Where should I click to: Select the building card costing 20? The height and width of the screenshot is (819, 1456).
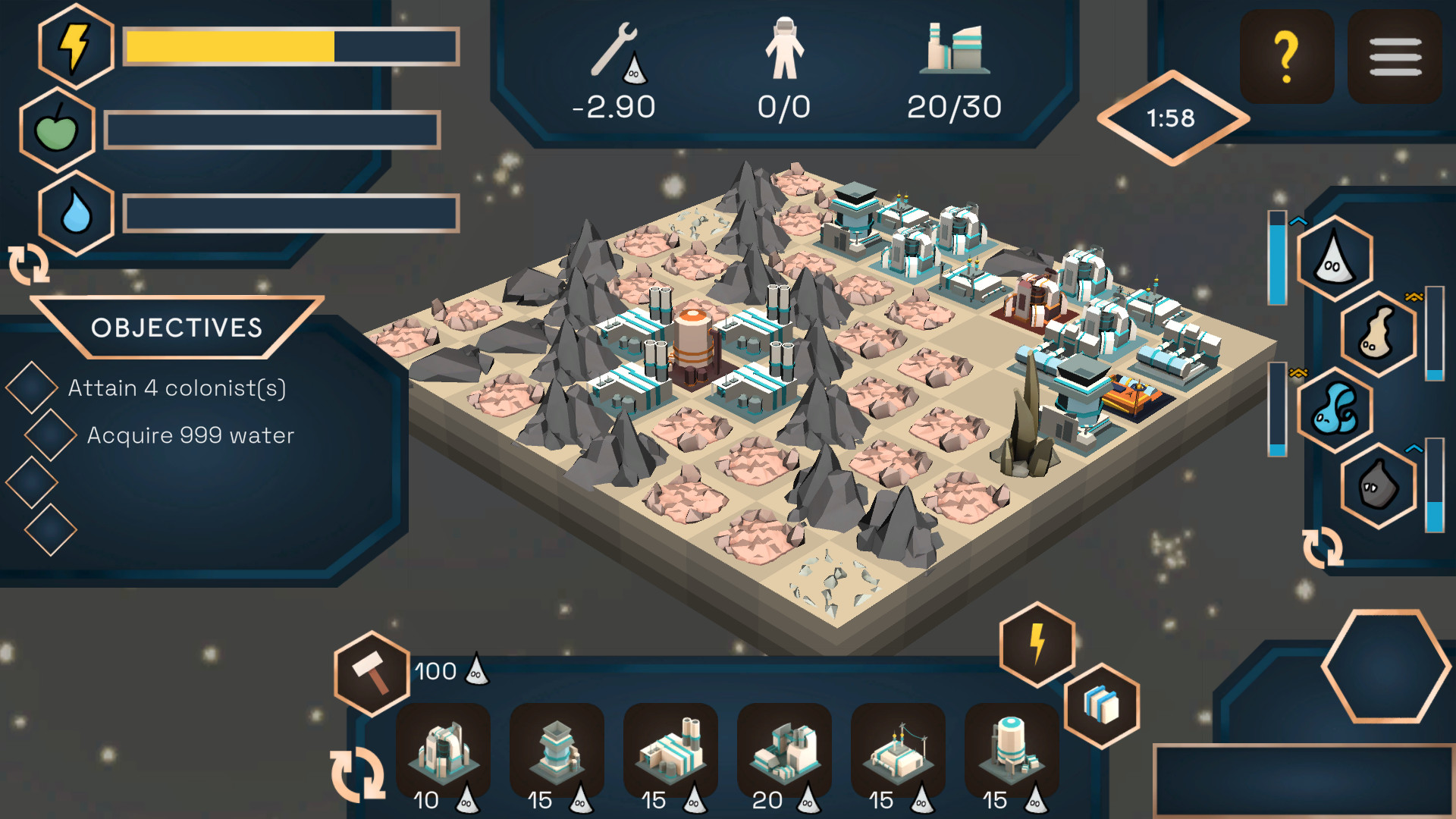(785, 755)
